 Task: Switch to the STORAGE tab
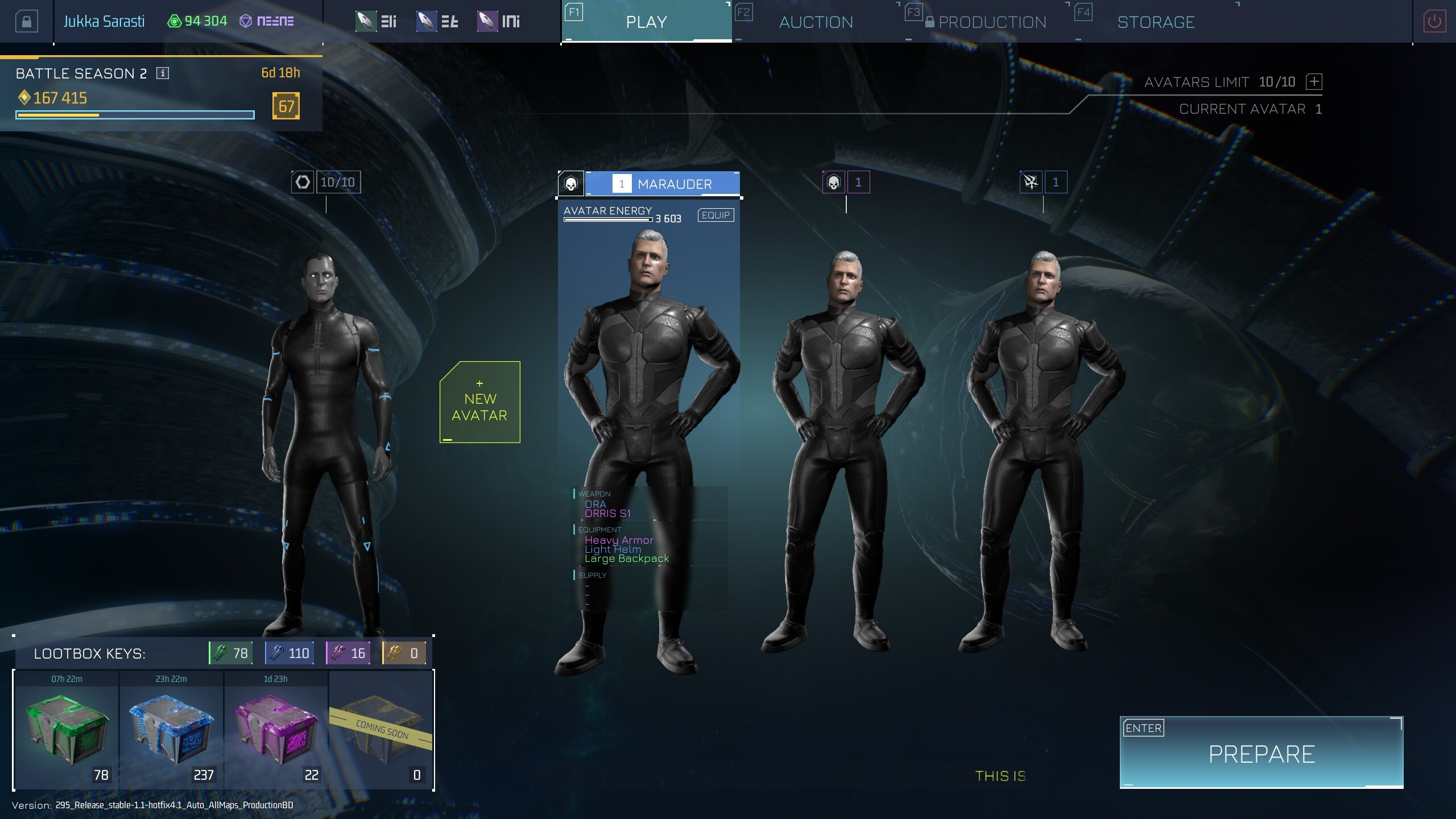point(1156,21)
